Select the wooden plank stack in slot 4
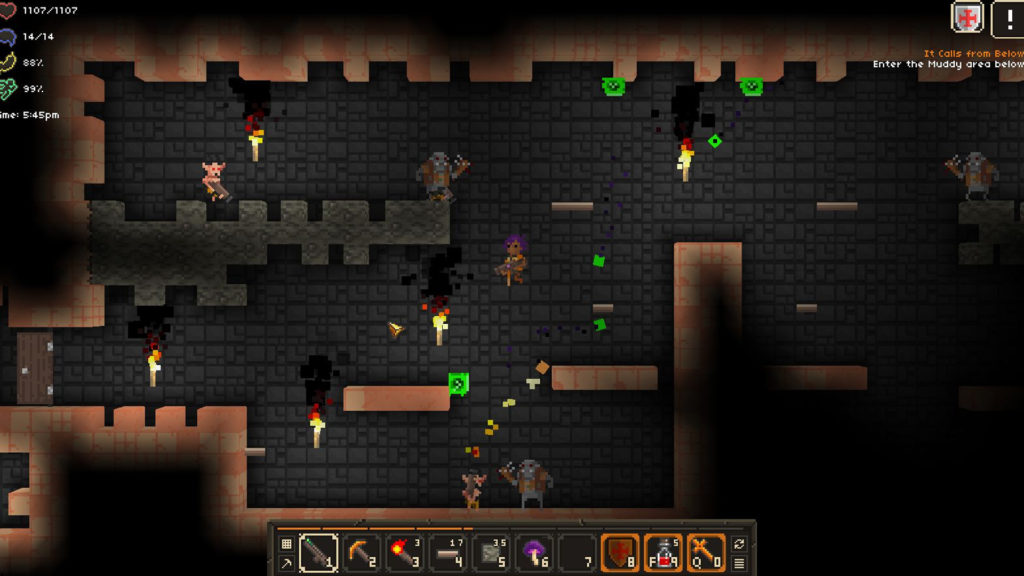This screenshot has height=576, width=1024. point(447,552)
